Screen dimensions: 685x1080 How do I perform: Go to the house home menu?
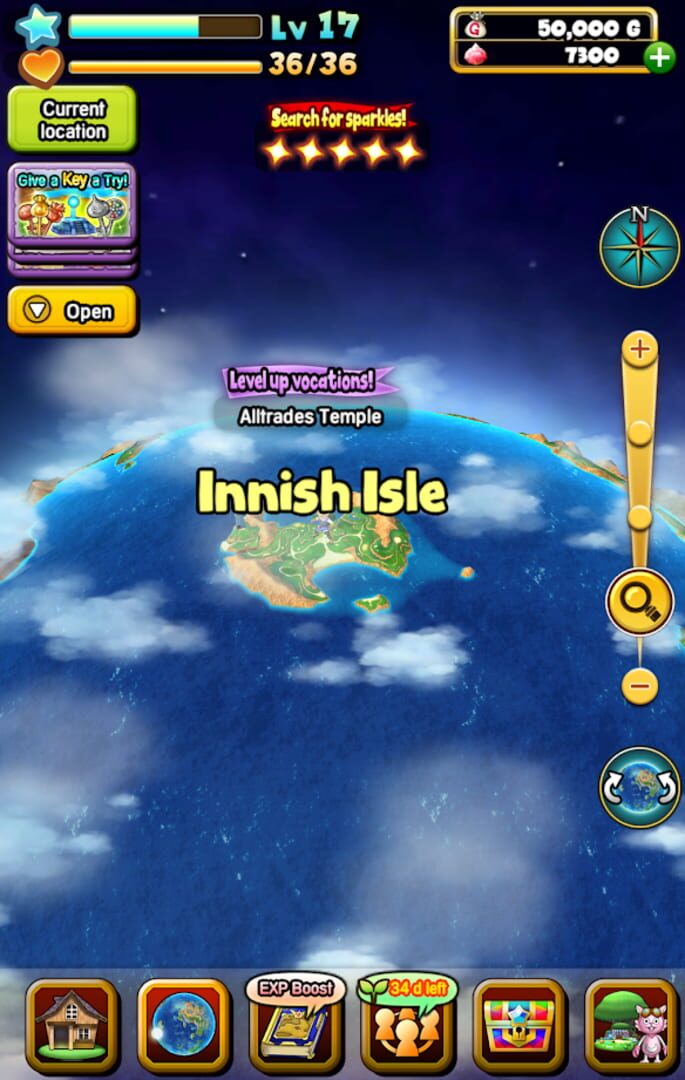[x=72, y=1024]
